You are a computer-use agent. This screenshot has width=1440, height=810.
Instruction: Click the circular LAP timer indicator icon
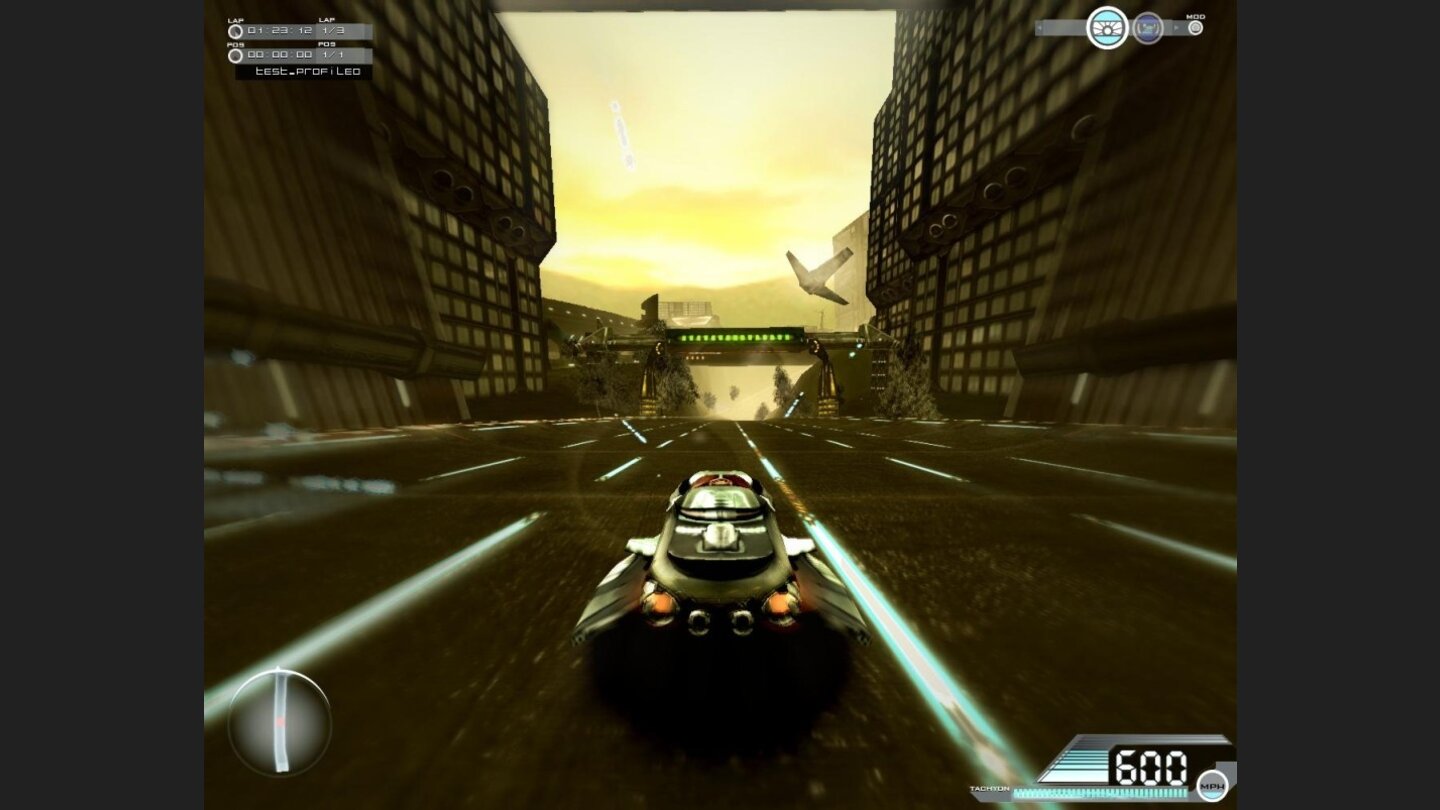[x=235, y=32]
